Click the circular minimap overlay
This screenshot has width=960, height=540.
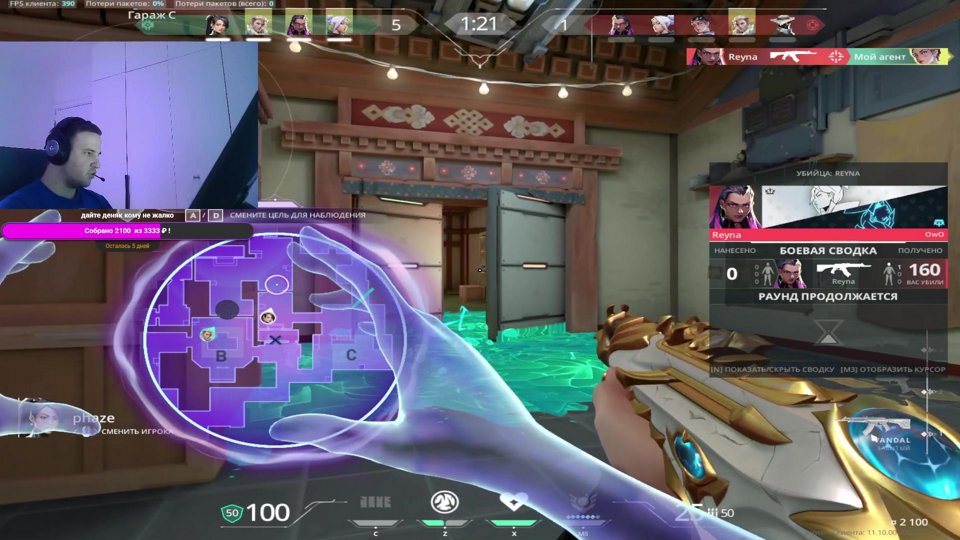coord(270,340)
